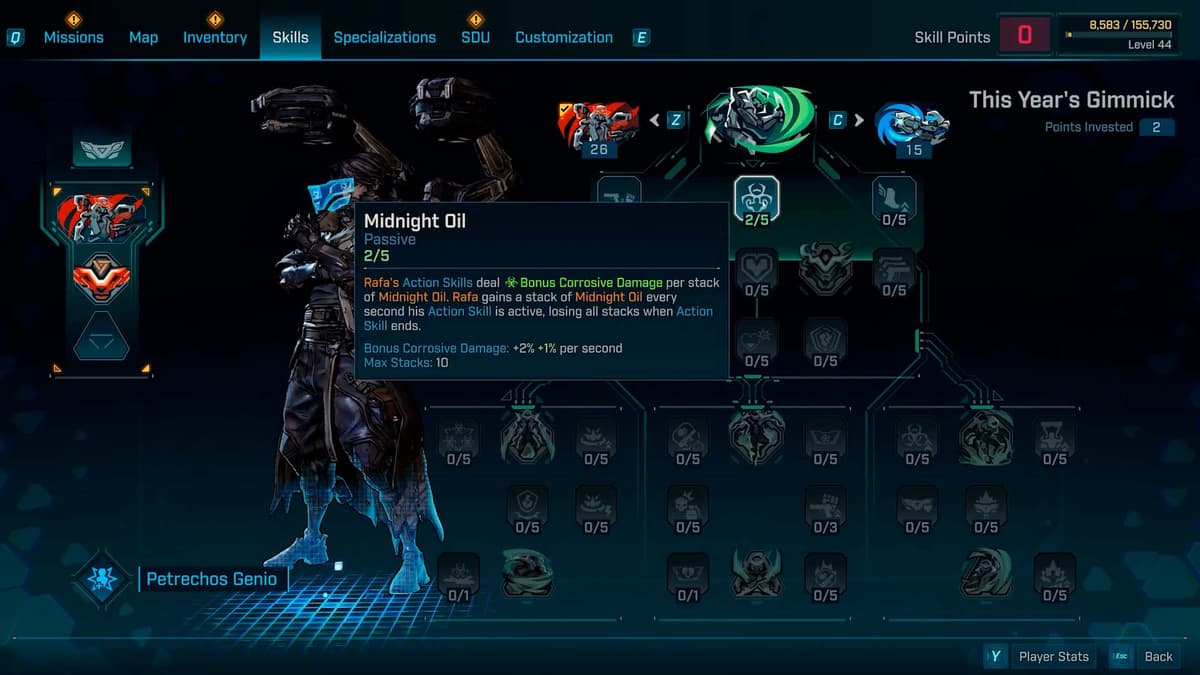The height and width of the screenshot is (675, 1200).
Task: Go to the Specializations tab
Action: (384, 37)
